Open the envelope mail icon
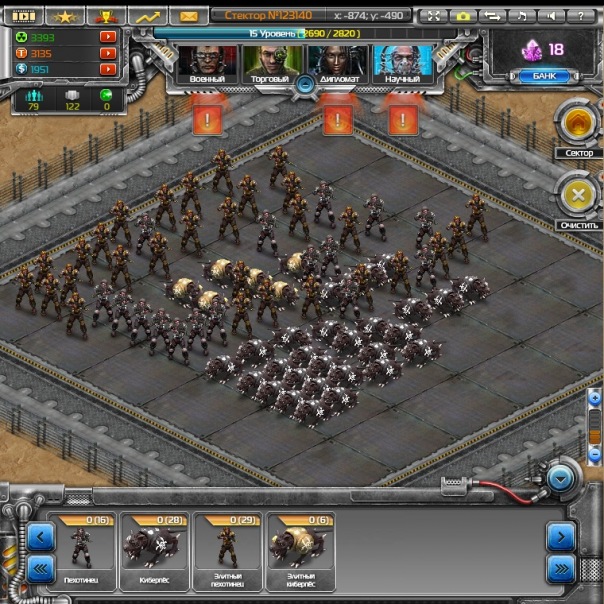Screen dimensions: 604x604 click(187, 16)
